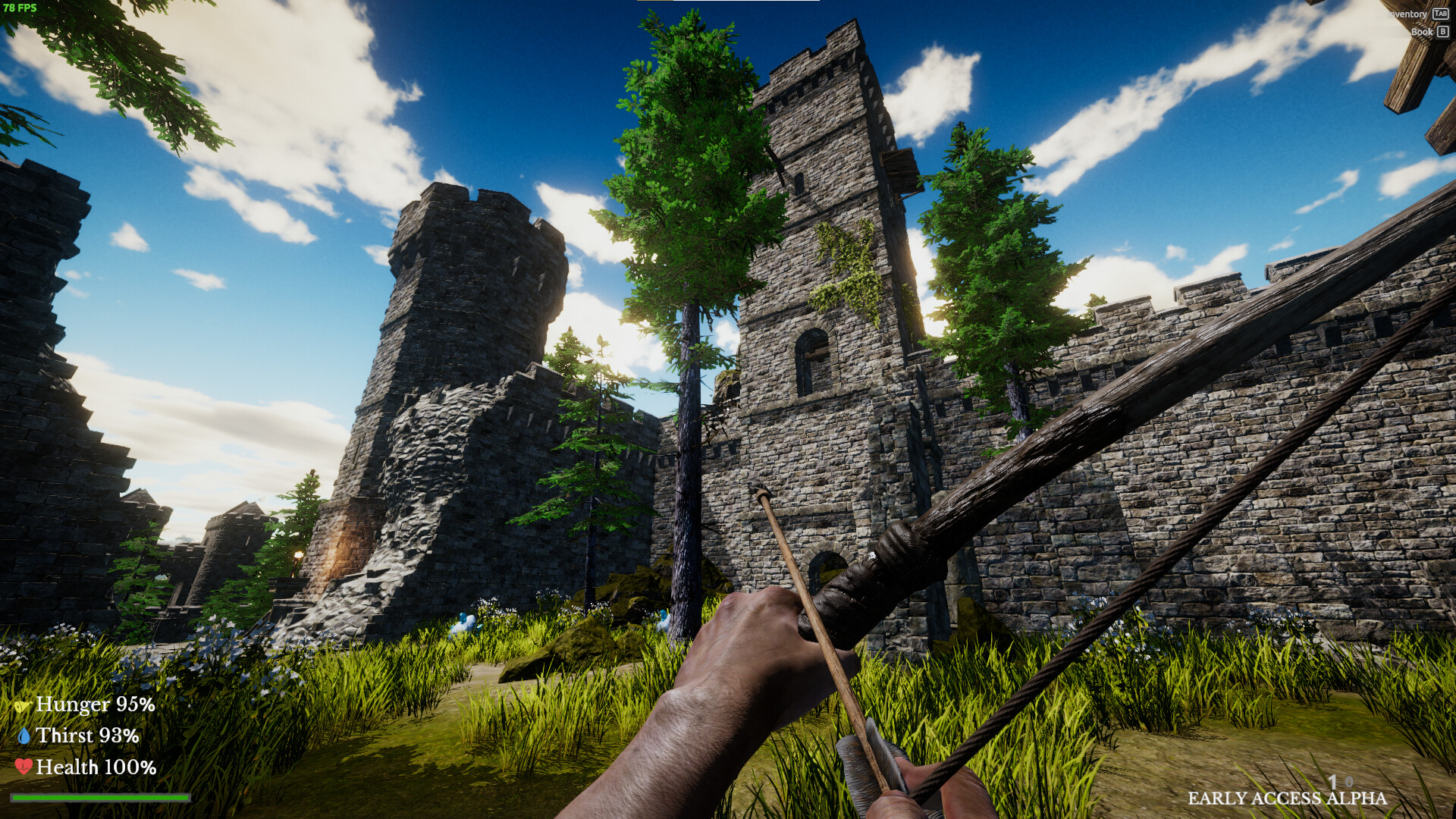Click the Thirst 93% text label
The image size is (1456, 819).
tap(89, 736)
